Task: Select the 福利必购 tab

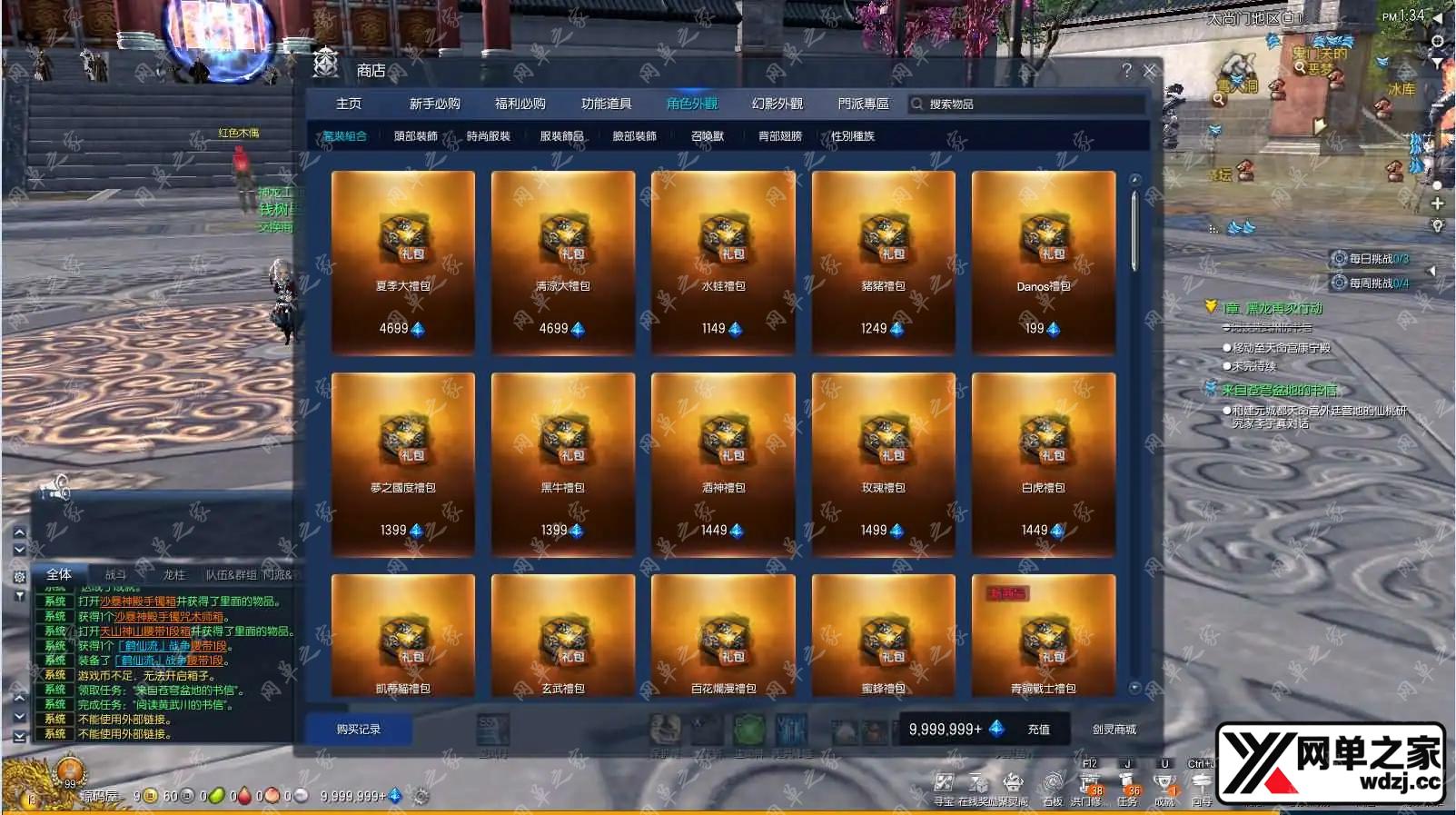Action: click(520, 104)
